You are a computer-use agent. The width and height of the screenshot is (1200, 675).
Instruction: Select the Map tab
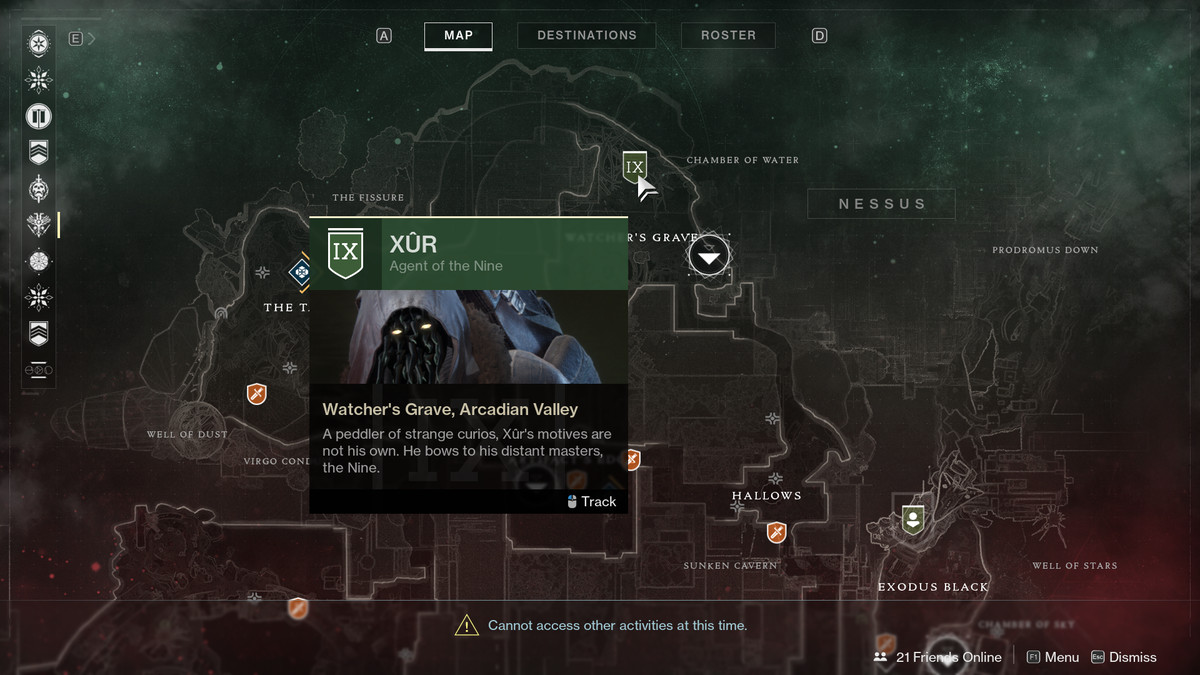(x=458, y=35)
